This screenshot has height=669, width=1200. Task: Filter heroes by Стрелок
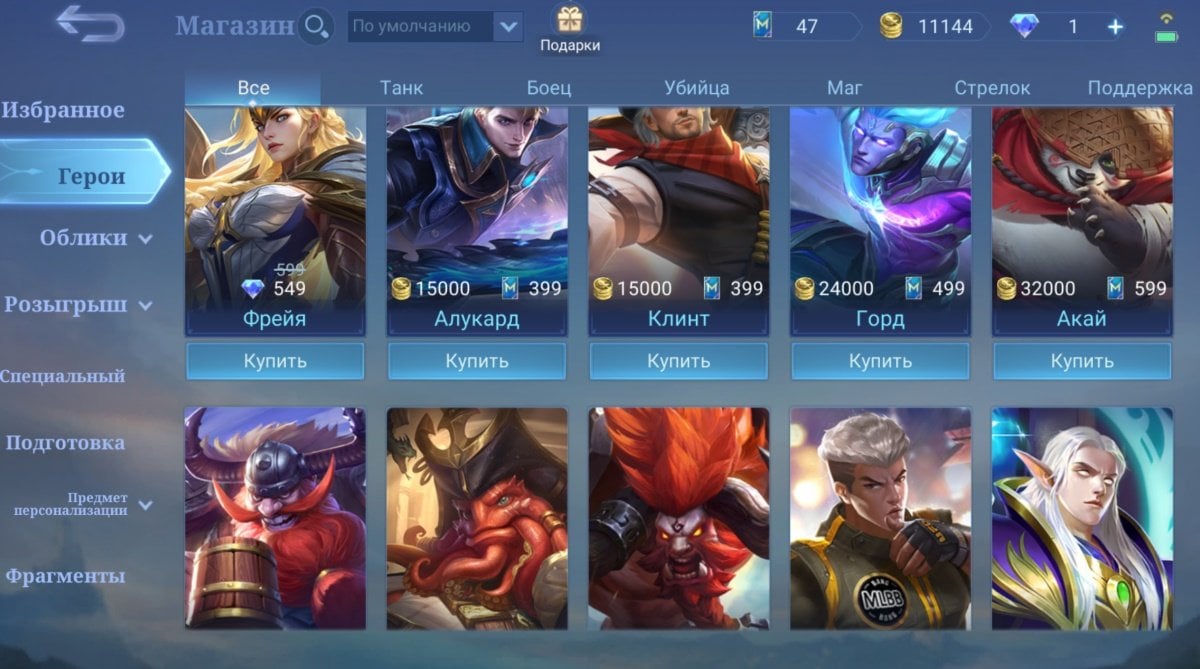[992, 88]
